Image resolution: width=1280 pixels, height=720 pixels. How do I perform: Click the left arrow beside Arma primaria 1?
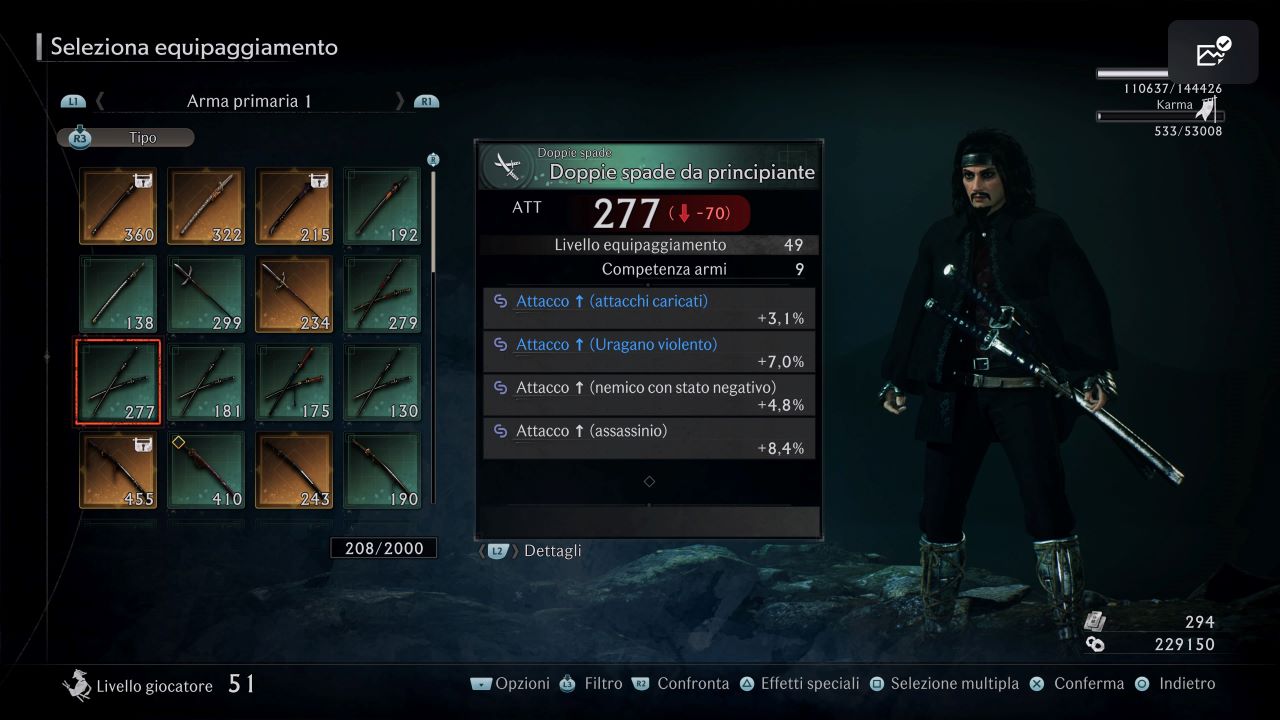(99, 100)
